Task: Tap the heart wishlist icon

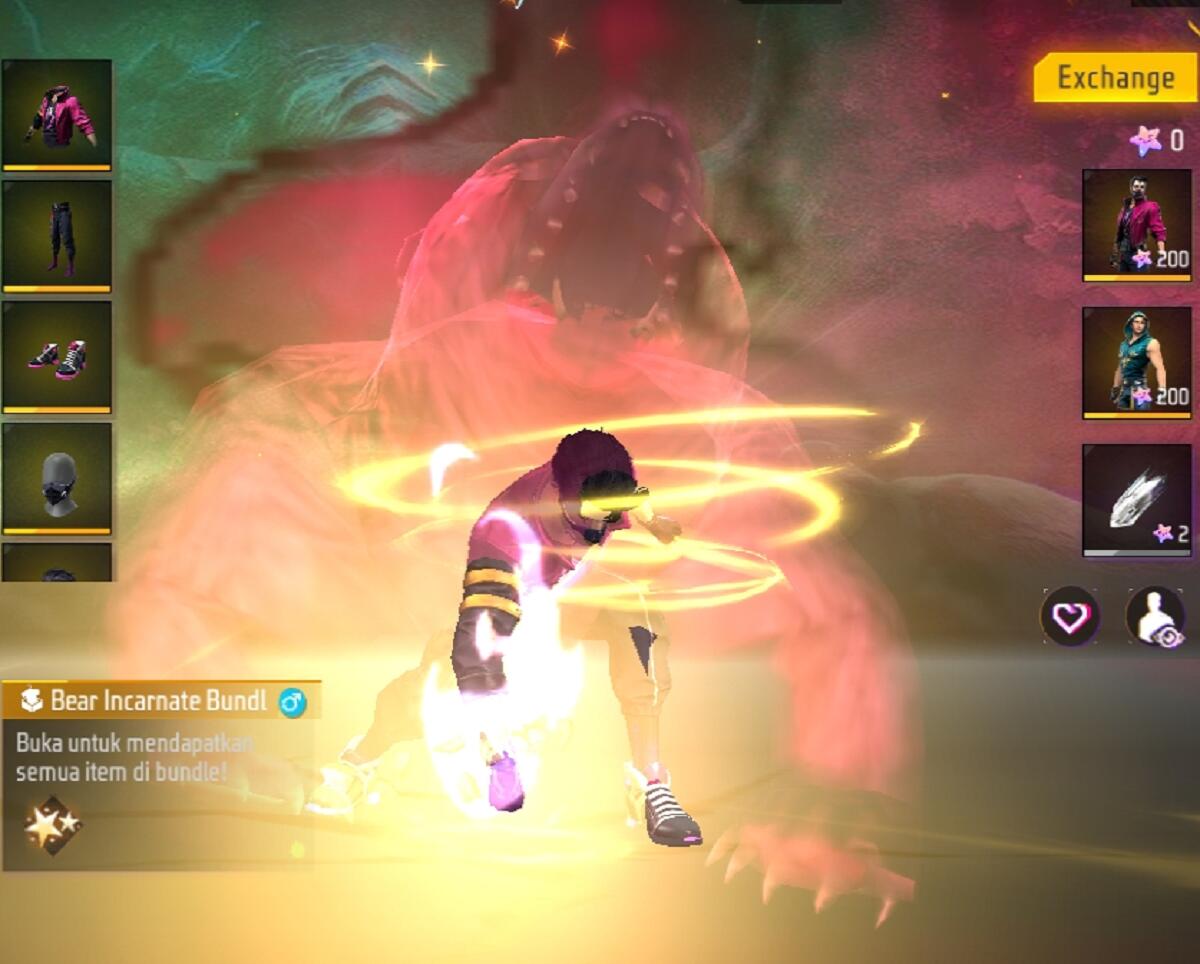Action: point(1070,617)
